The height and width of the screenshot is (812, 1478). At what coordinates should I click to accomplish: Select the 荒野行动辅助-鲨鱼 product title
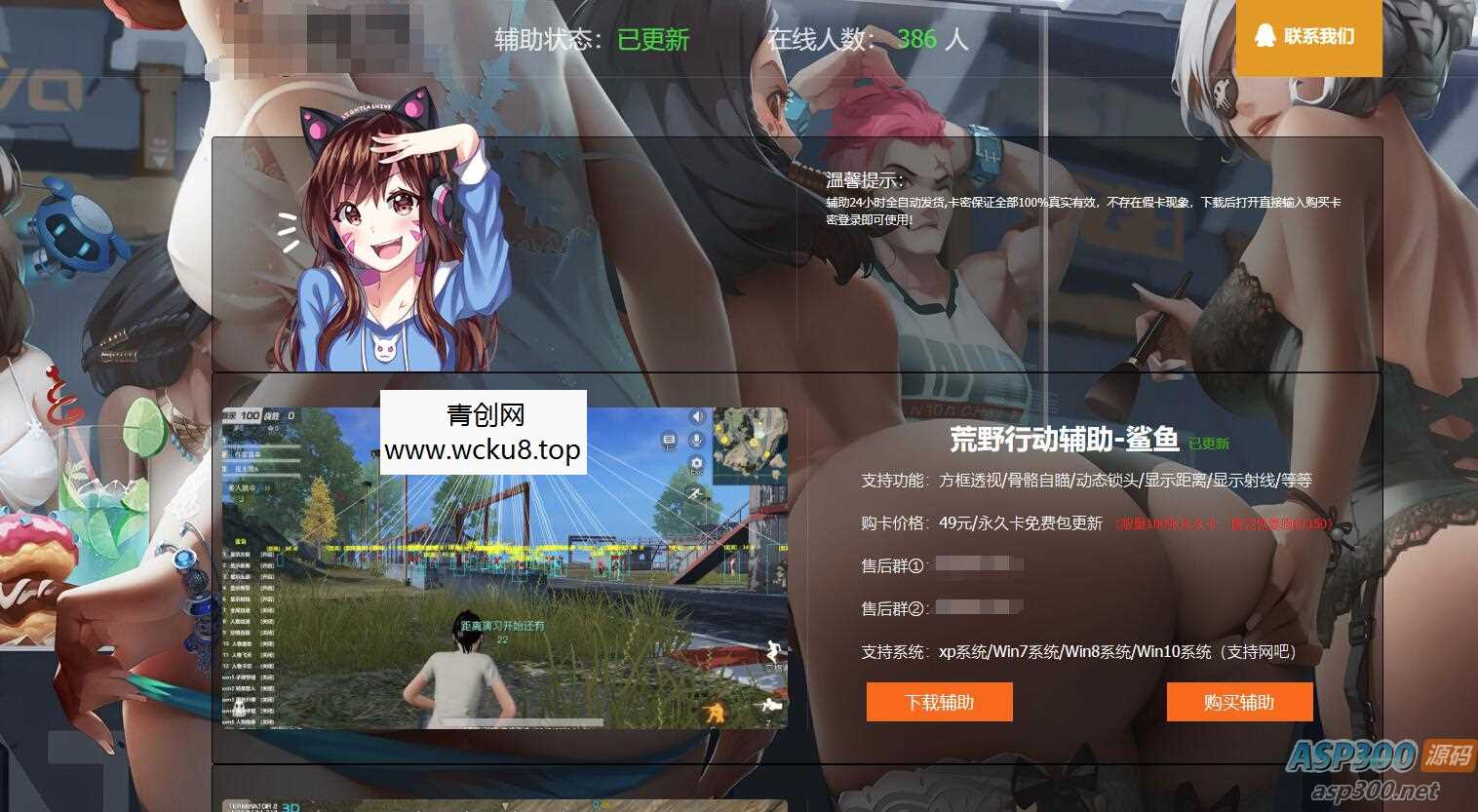[1063, 442]
